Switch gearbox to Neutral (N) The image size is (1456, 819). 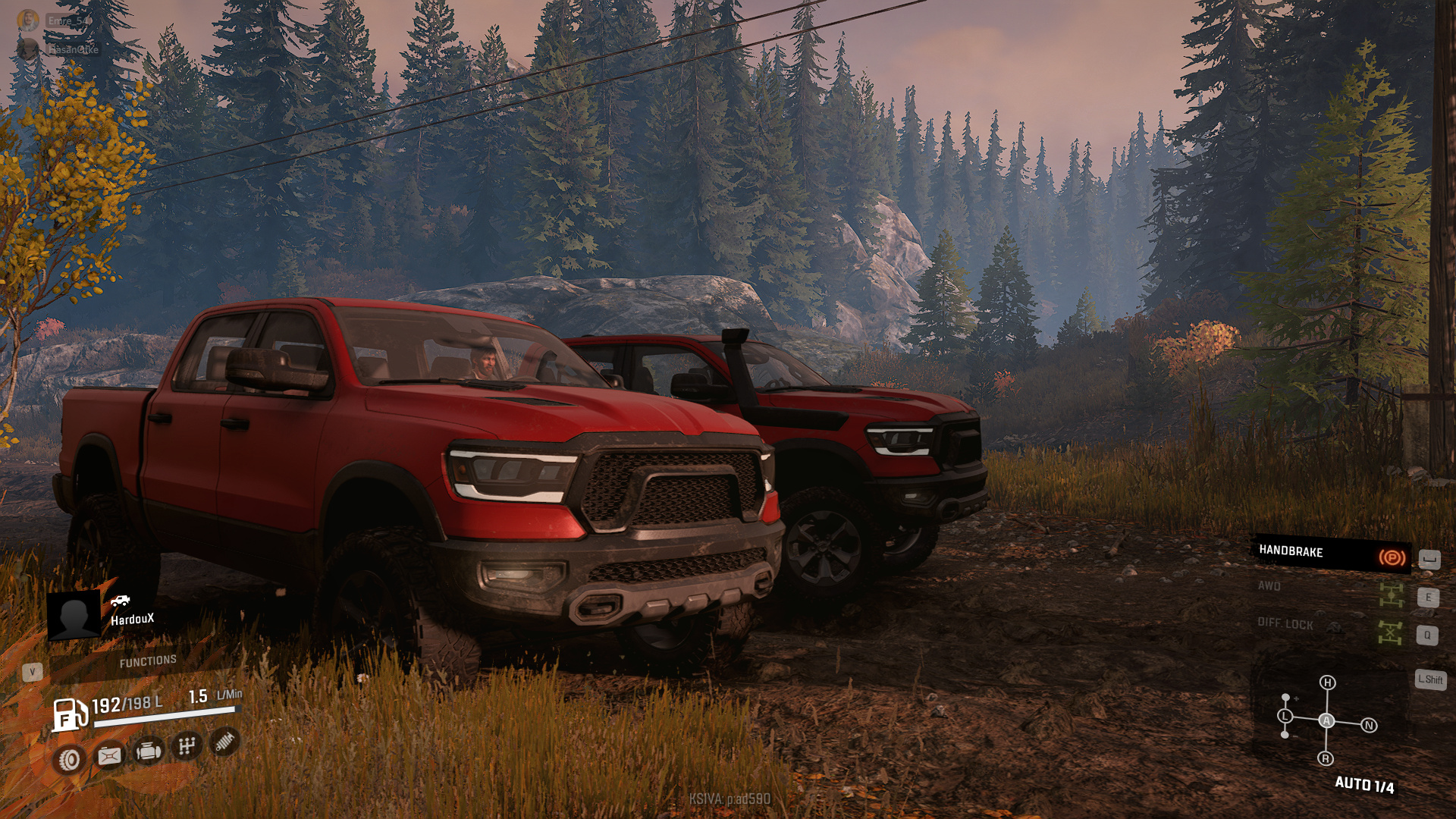point(1369,726)
